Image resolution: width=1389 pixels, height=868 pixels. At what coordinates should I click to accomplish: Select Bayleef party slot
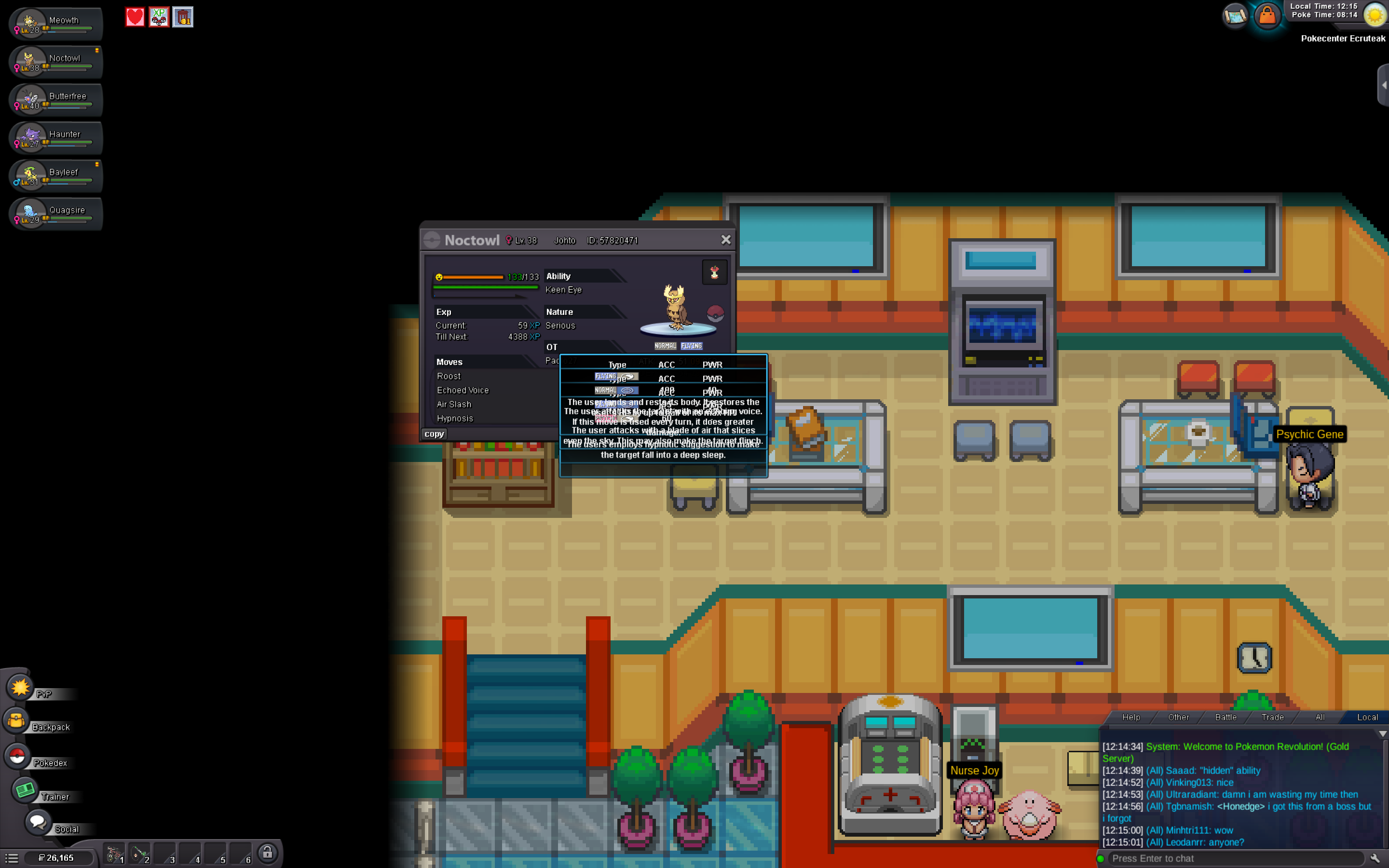55,176
